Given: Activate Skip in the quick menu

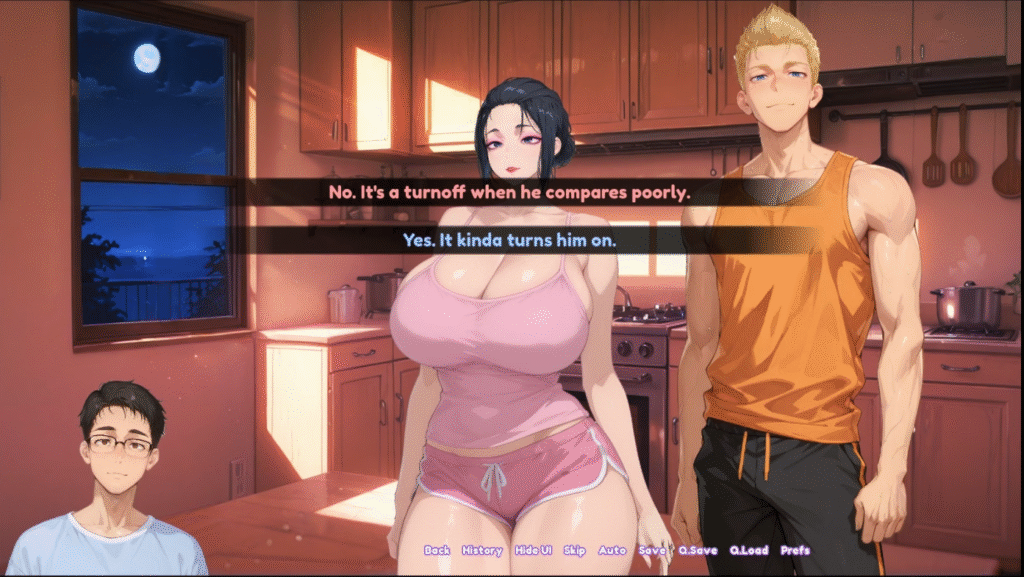Looking at the screenshot, I should (575, 550).
